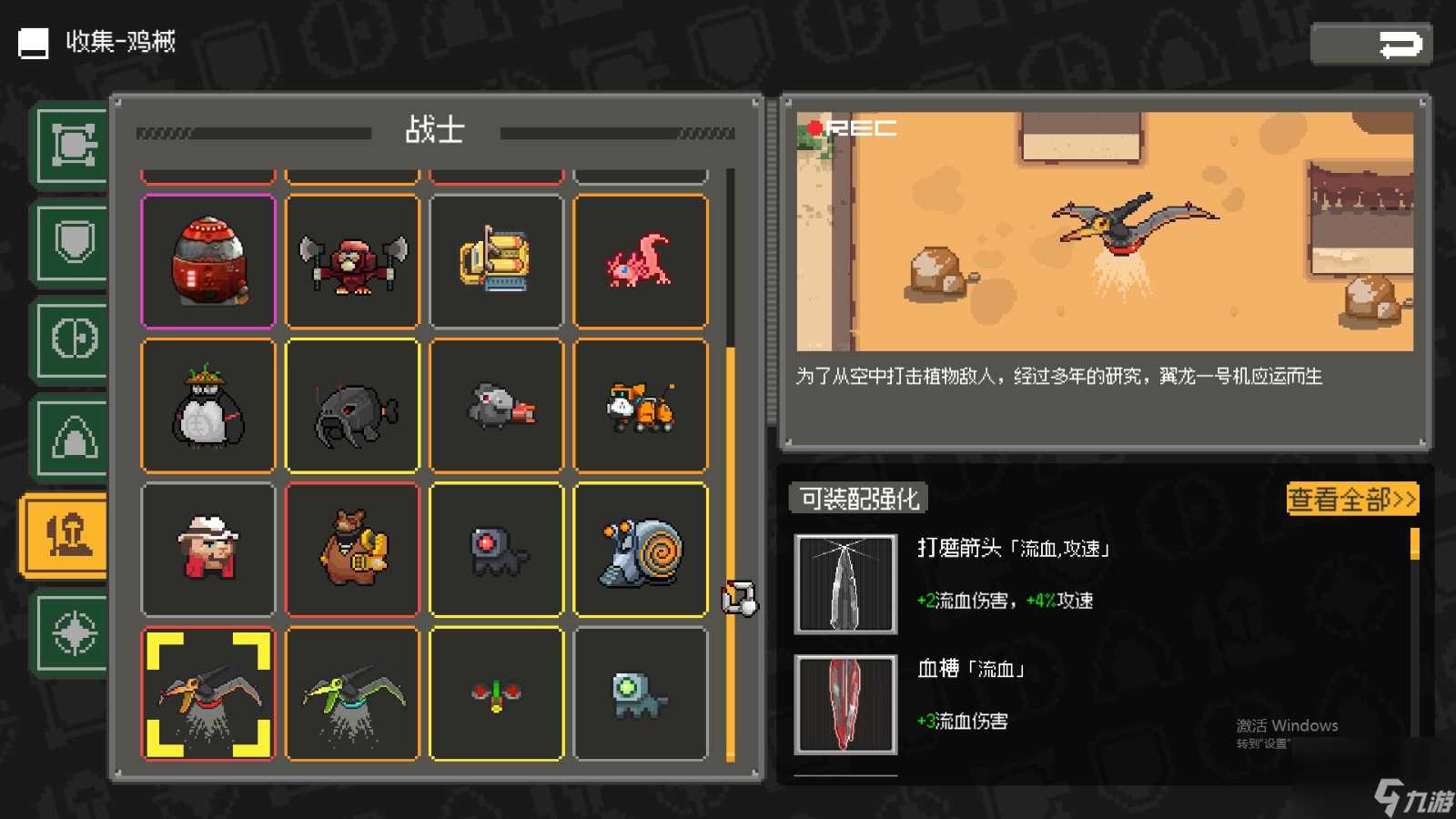
Task: Select the red round robot thumbnail
Action: click(x=207, y=261)
